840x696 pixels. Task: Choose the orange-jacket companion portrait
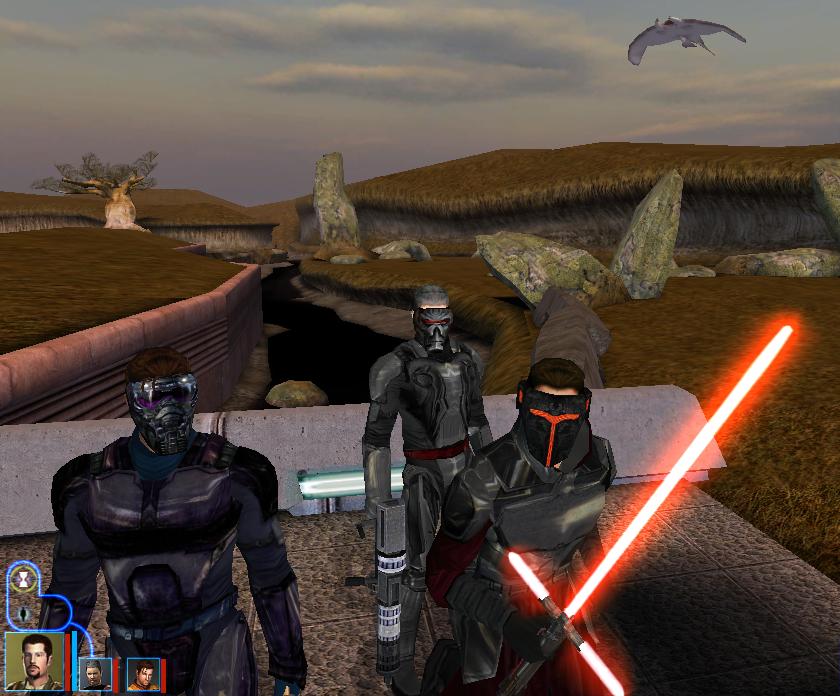tap(142, 674)
